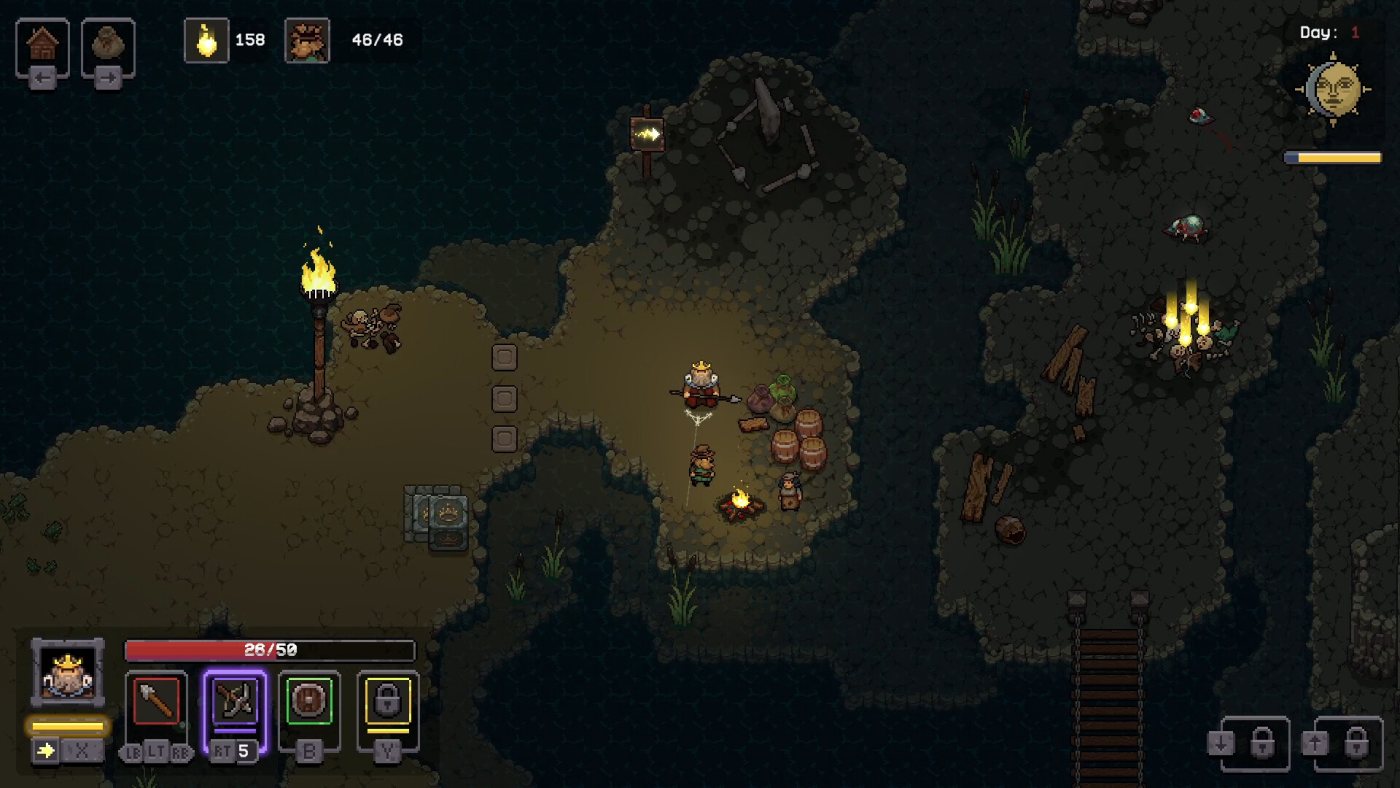The width and height of the screenshot is (1400, 788).
Task: Select the locked slot marked with up arrow
Action: pyautogui.click(x=1347, y=744)
